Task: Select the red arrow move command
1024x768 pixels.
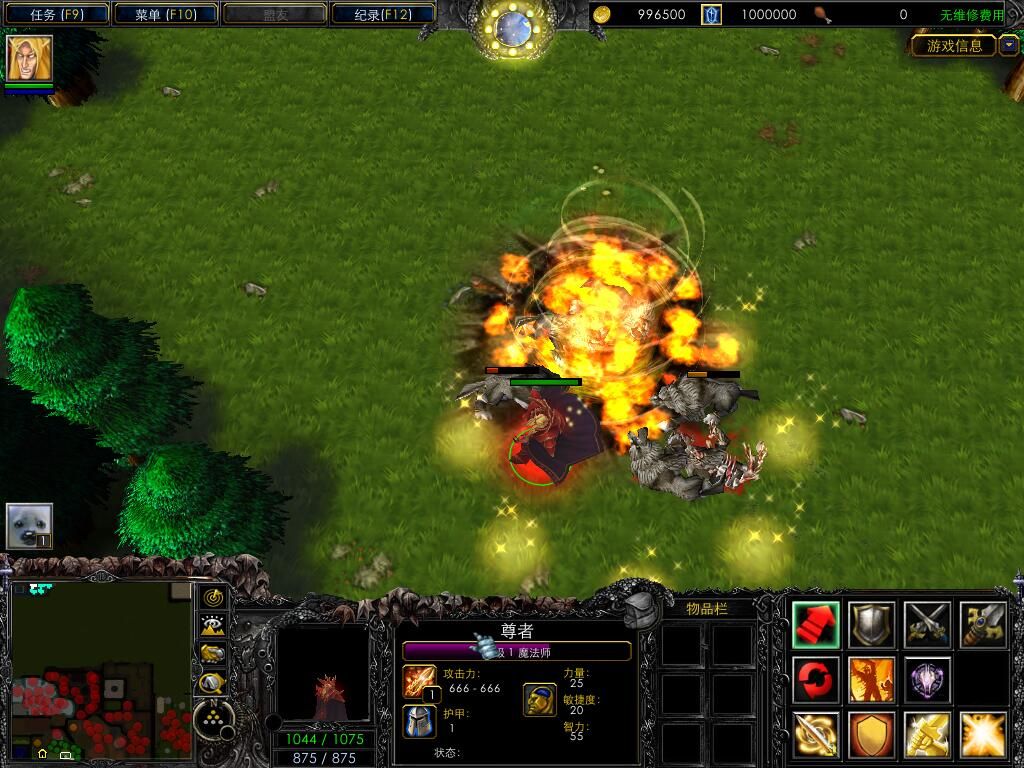Action: [816, 625]
